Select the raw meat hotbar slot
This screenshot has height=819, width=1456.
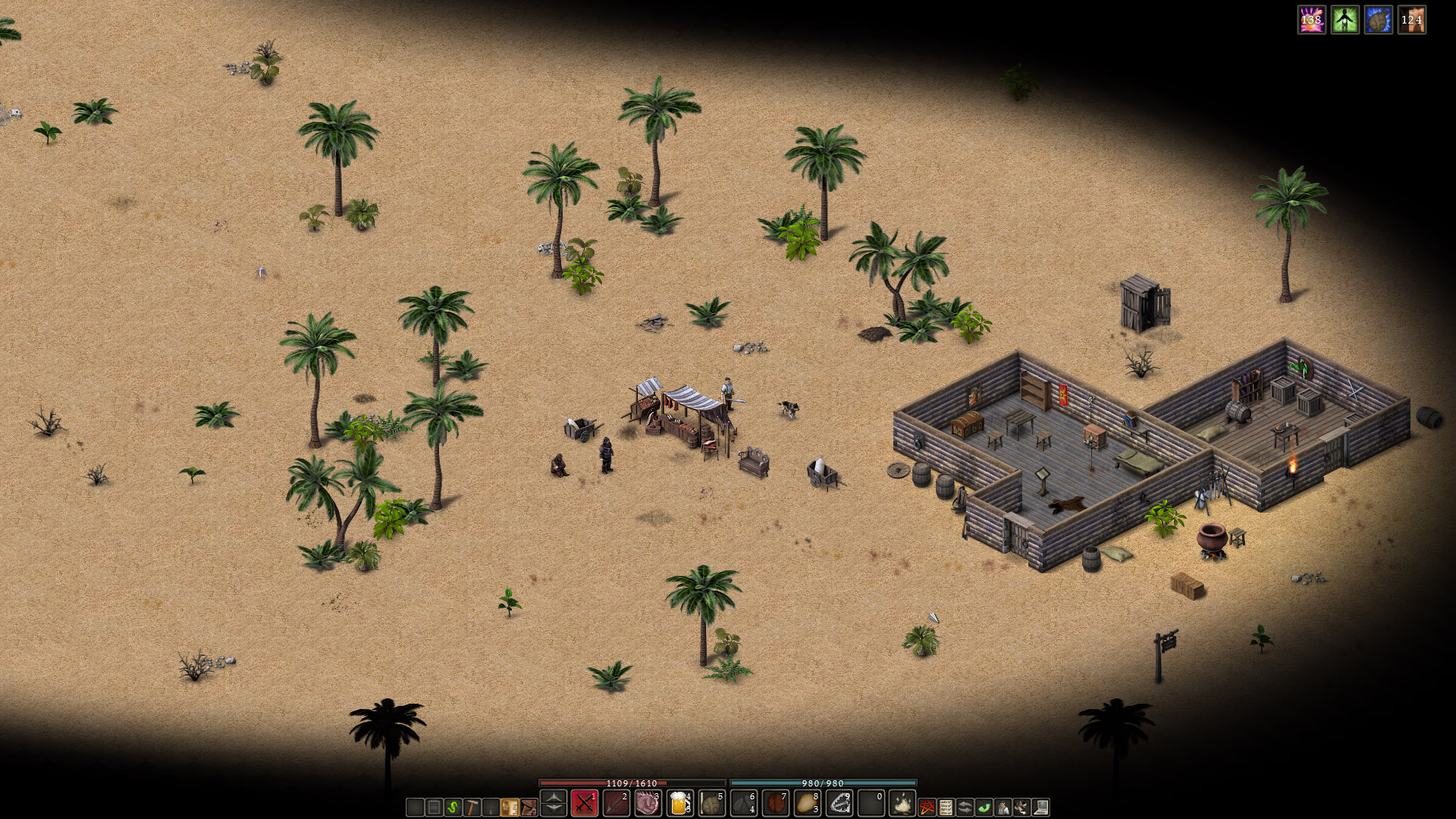(648, 803)
